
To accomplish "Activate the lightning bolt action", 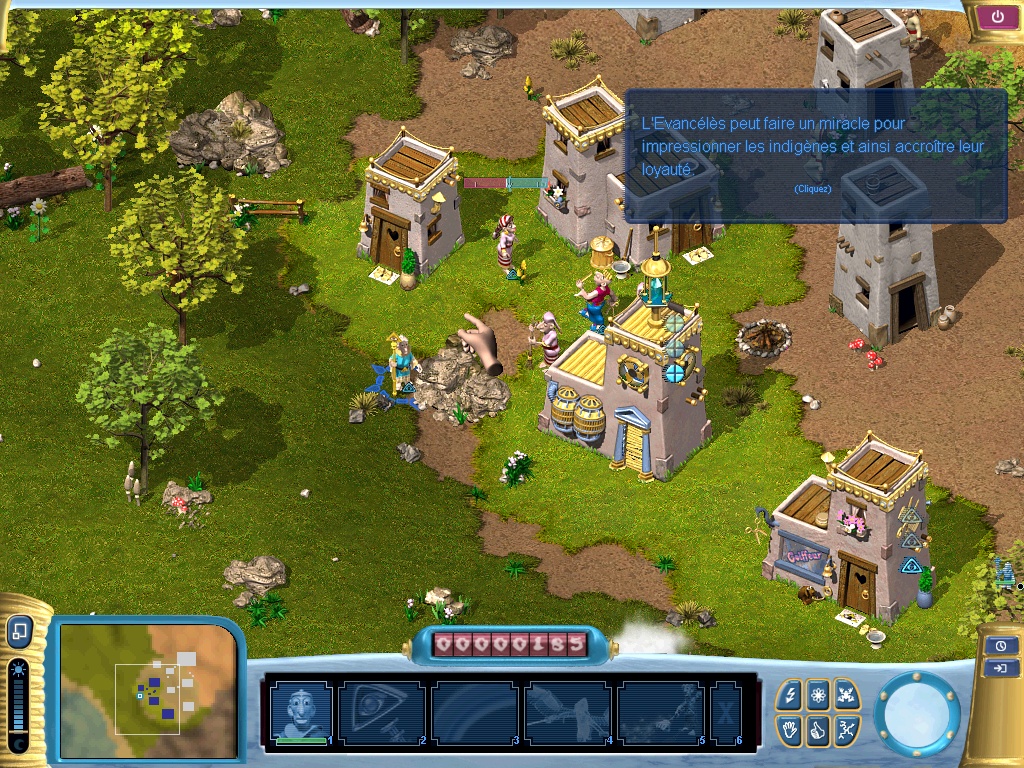I will (790, 694).
